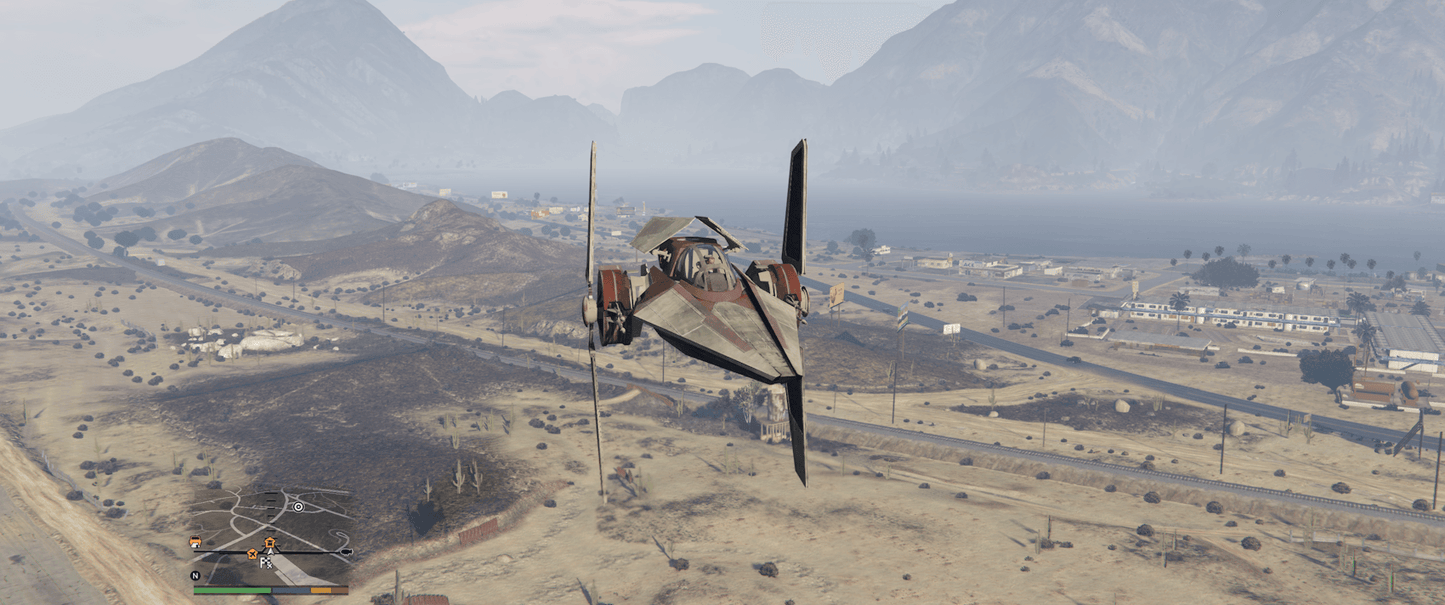Screen dimensions: 1445x605
Task: Click the orange house blip on the minimap
Action: click(270, 543)
